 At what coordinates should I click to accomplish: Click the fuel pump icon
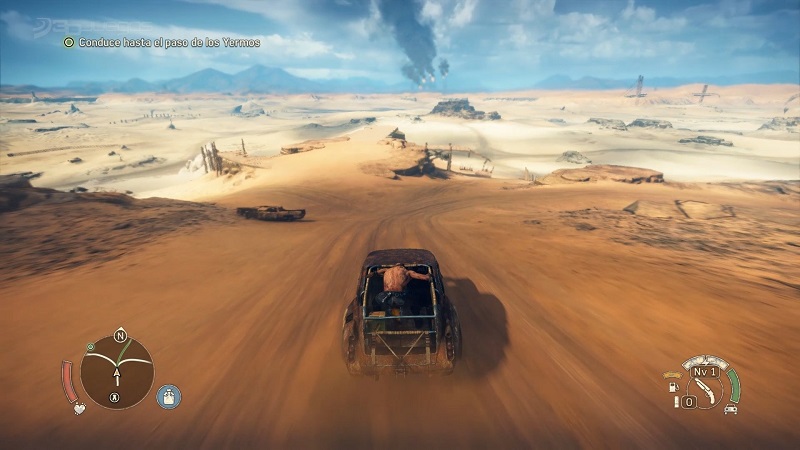pos(672,386)
